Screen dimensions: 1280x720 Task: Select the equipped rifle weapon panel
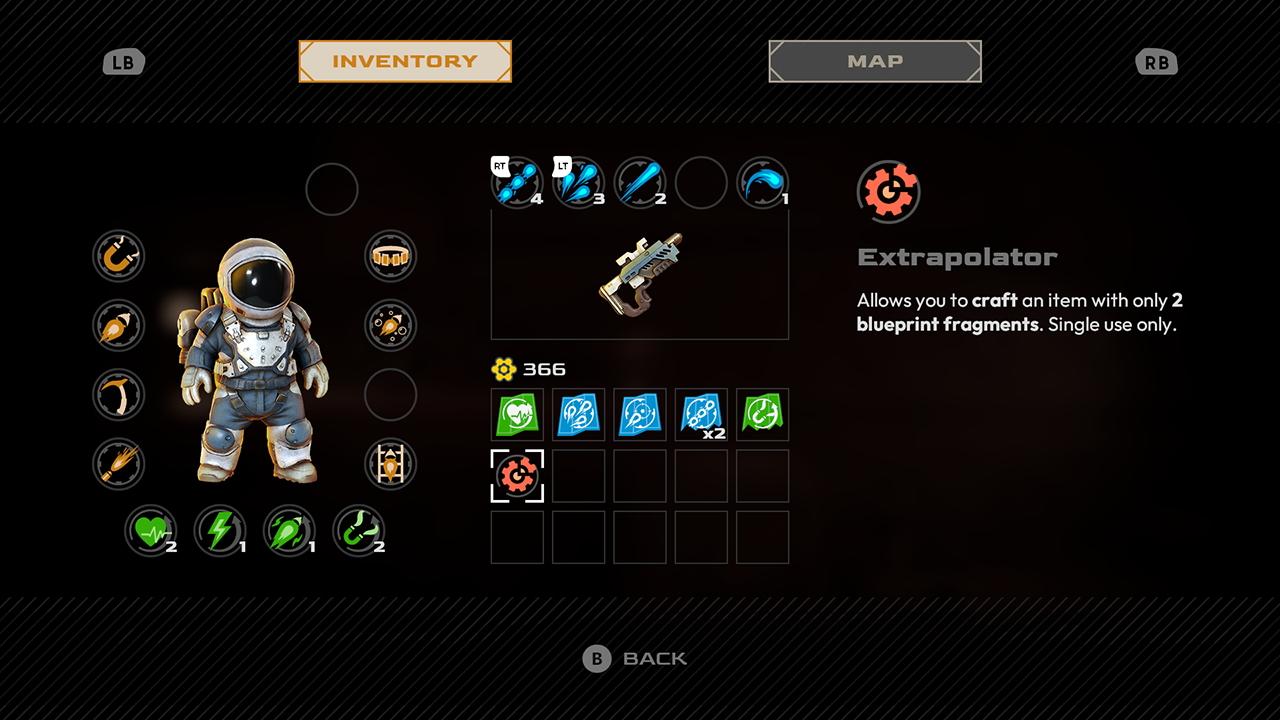[x=640, y=274]
